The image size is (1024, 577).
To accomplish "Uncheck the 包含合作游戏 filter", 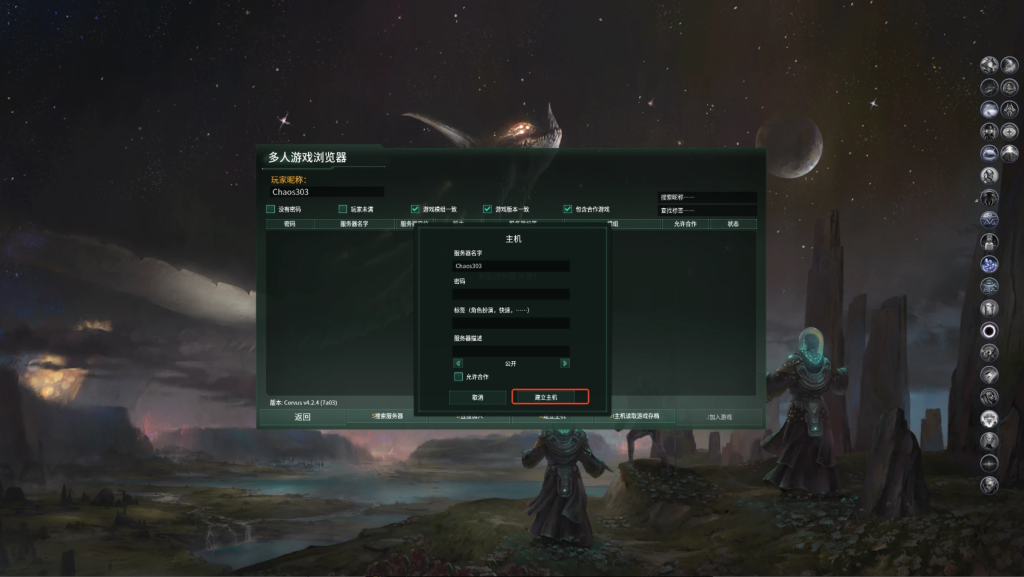I will (568, 209).
